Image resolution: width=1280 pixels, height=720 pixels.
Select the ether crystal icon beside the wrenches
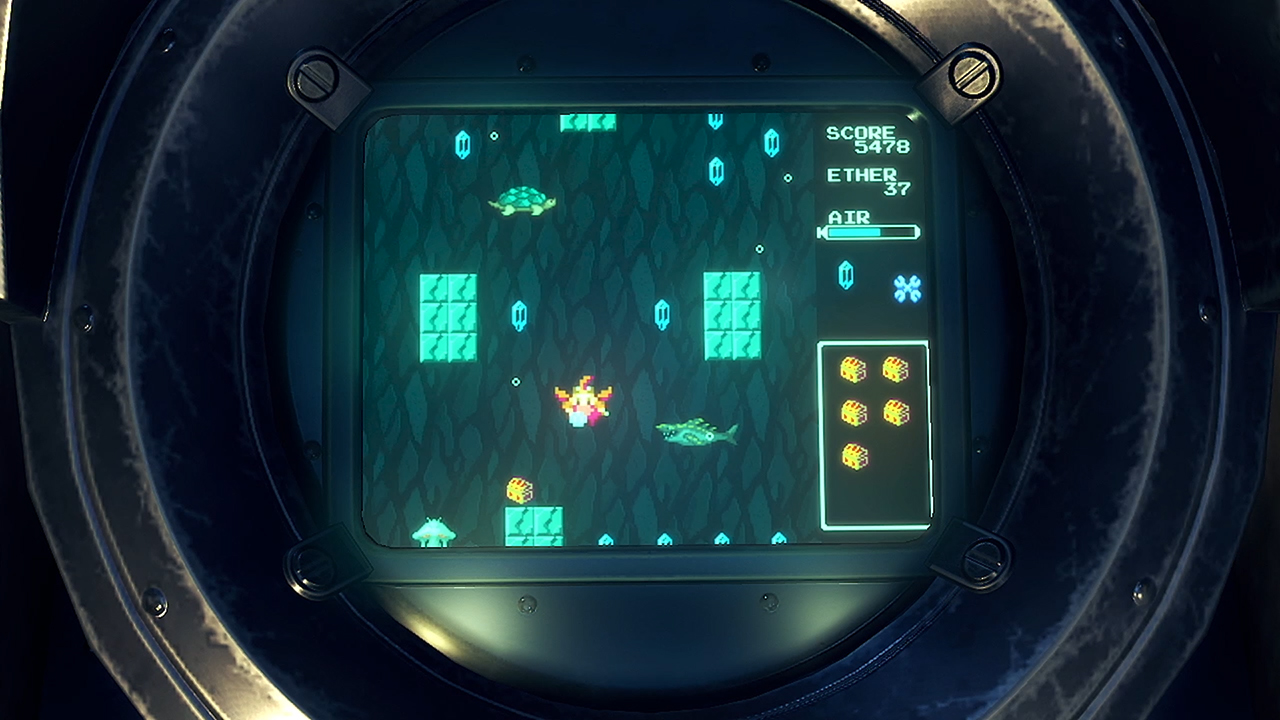coord(846,275)
